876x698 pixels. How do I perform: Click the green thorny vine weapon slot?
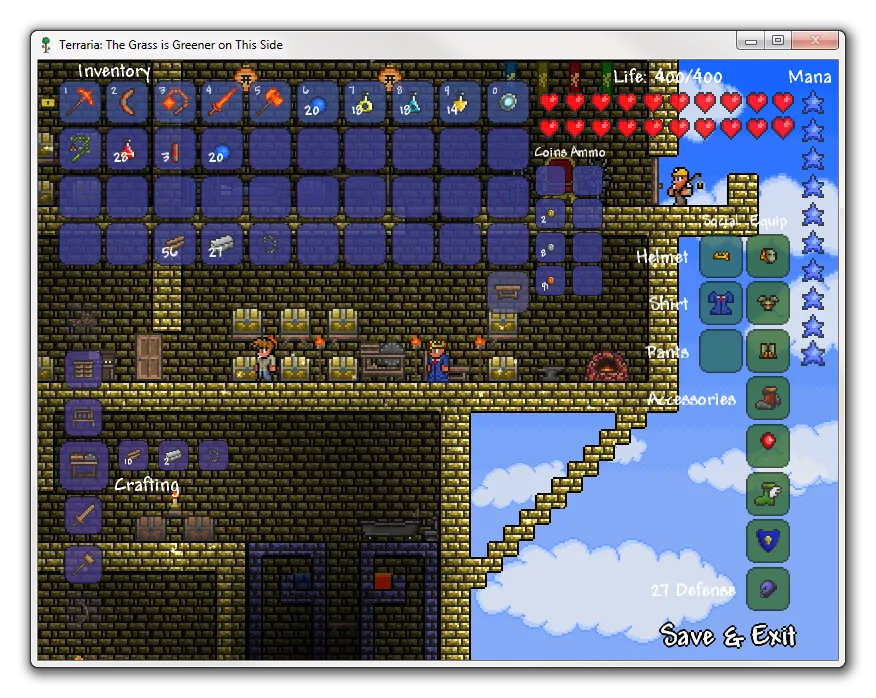click(80, 150)
